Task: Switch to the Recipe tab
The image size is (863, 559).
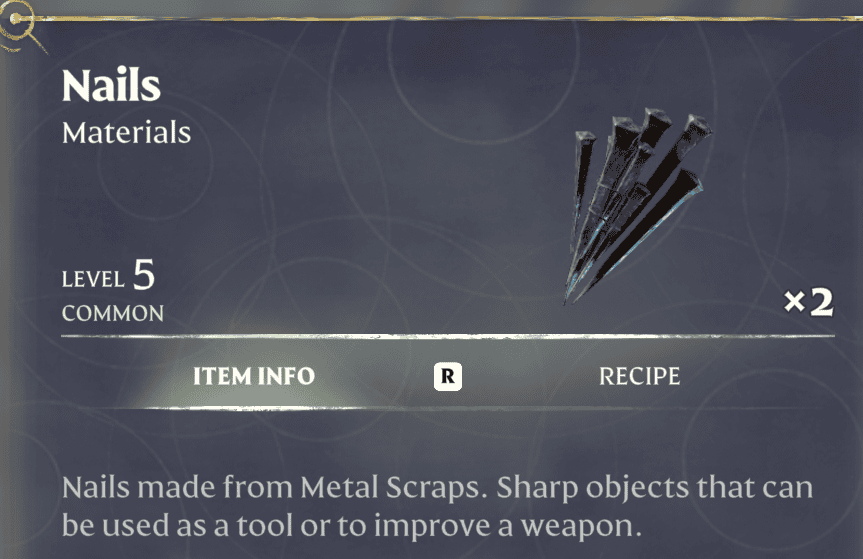Action: click(639, 377)
